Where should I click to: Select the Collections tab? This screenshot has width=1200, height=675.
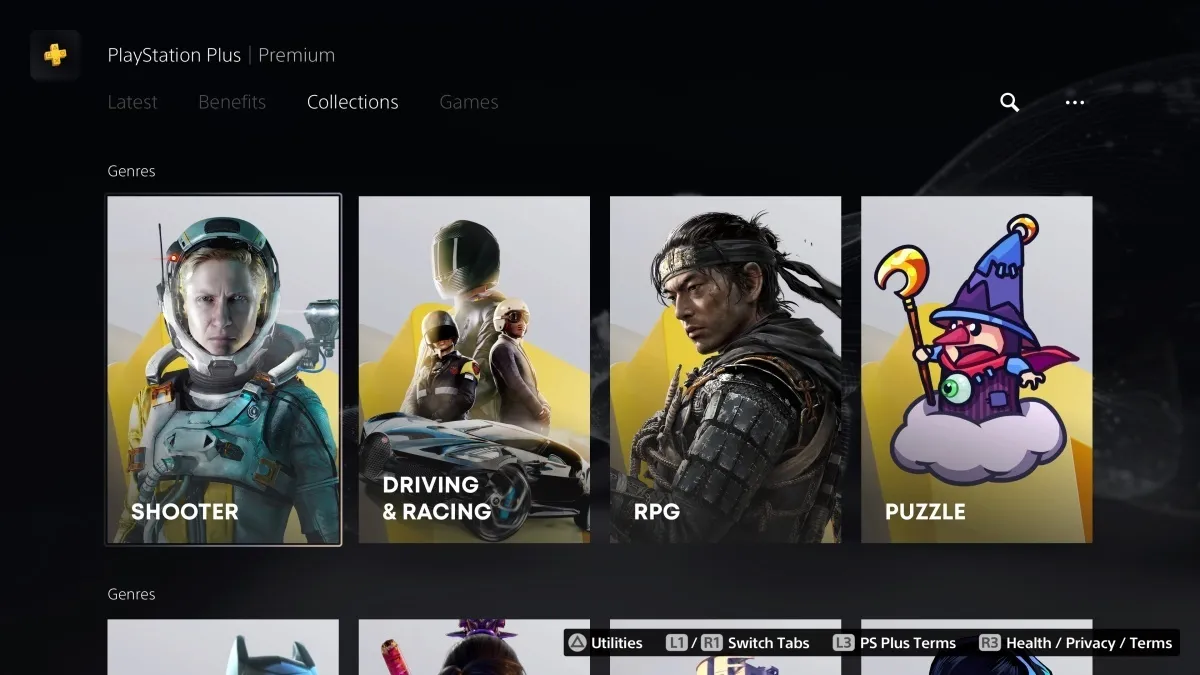(352, 102)
